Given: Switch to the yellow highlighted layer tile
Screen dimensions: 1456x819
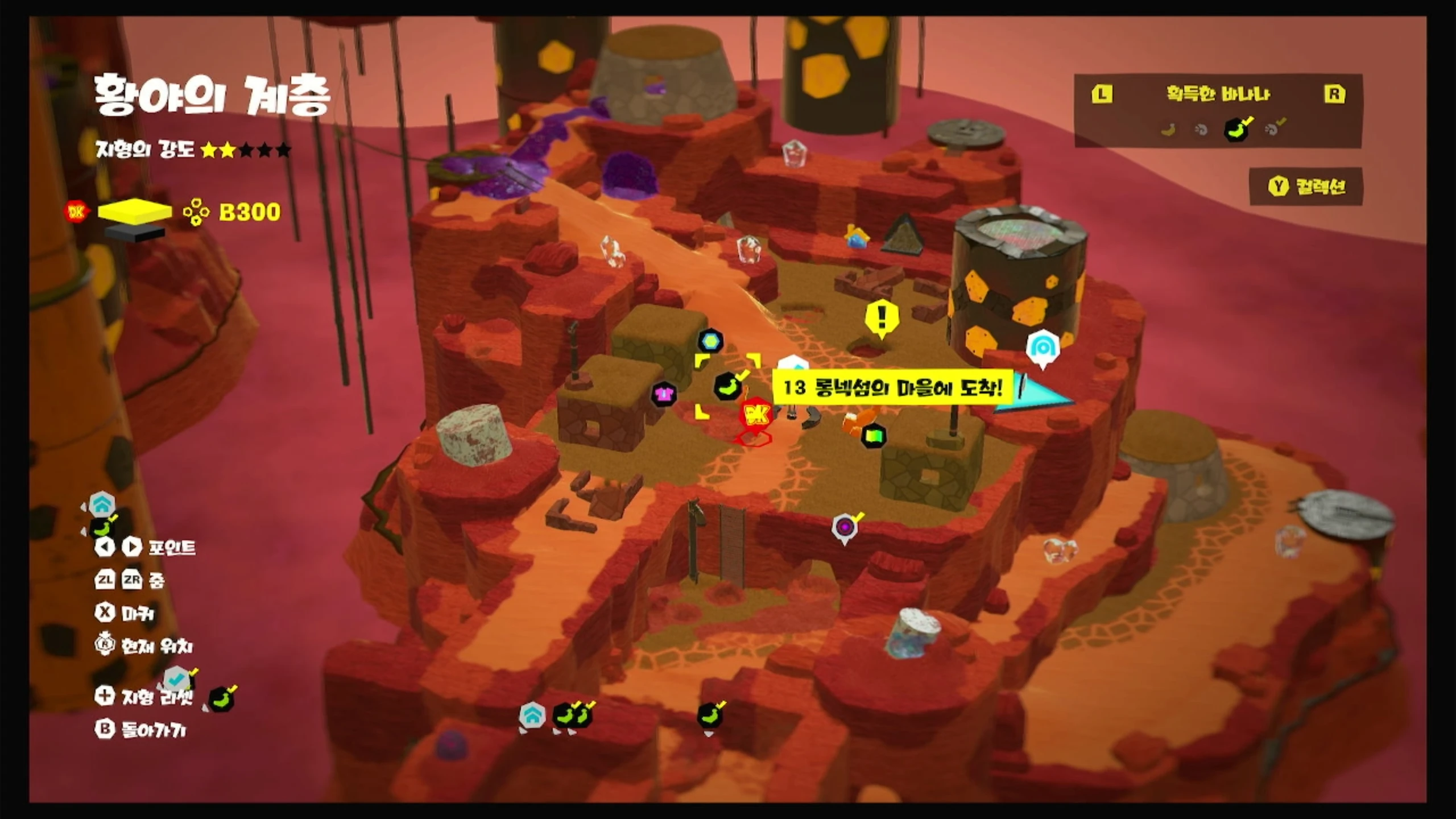Looking at the screenshot, I should (135, 211).
